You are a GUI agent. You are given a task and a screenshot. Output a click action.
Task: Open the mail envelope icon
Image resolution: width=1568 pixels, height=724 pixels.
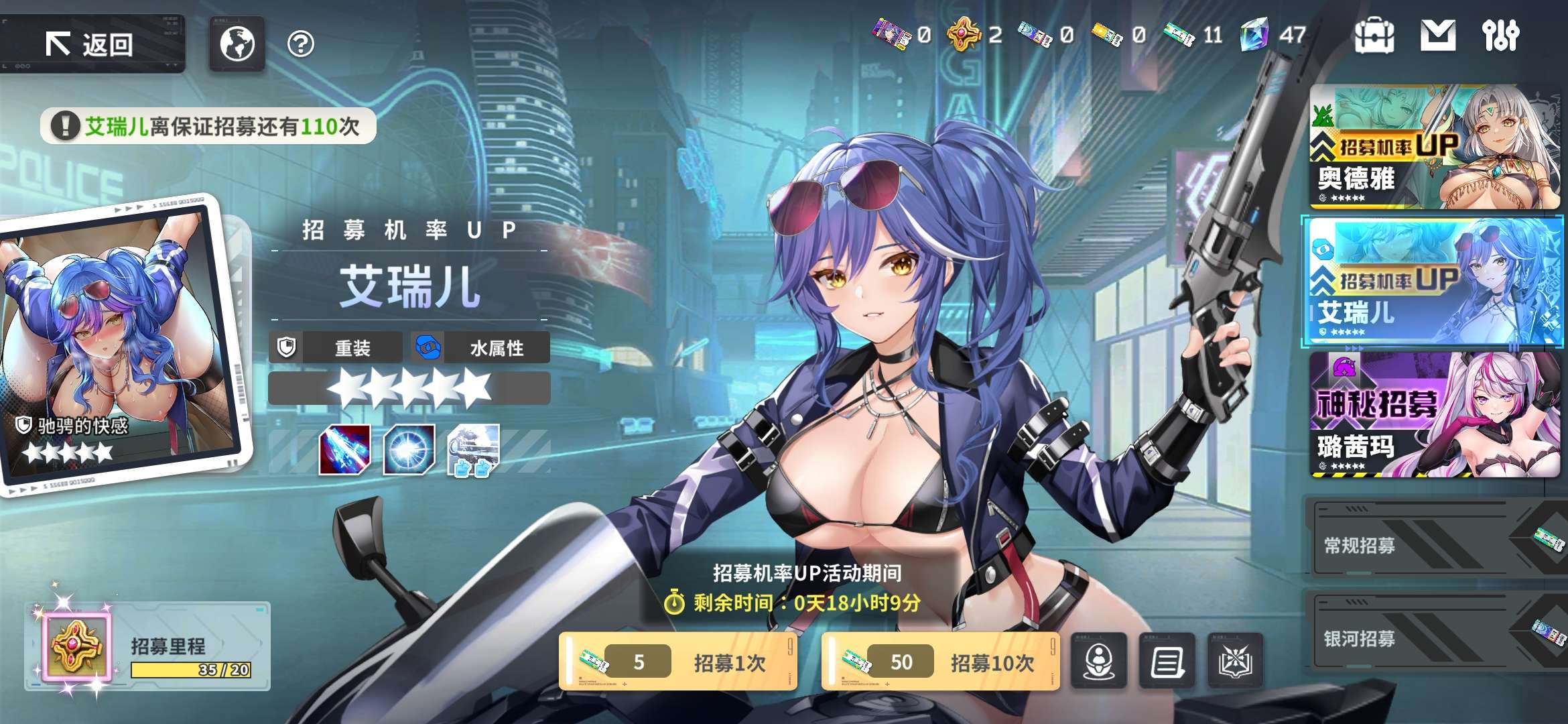pos(1437,36)
